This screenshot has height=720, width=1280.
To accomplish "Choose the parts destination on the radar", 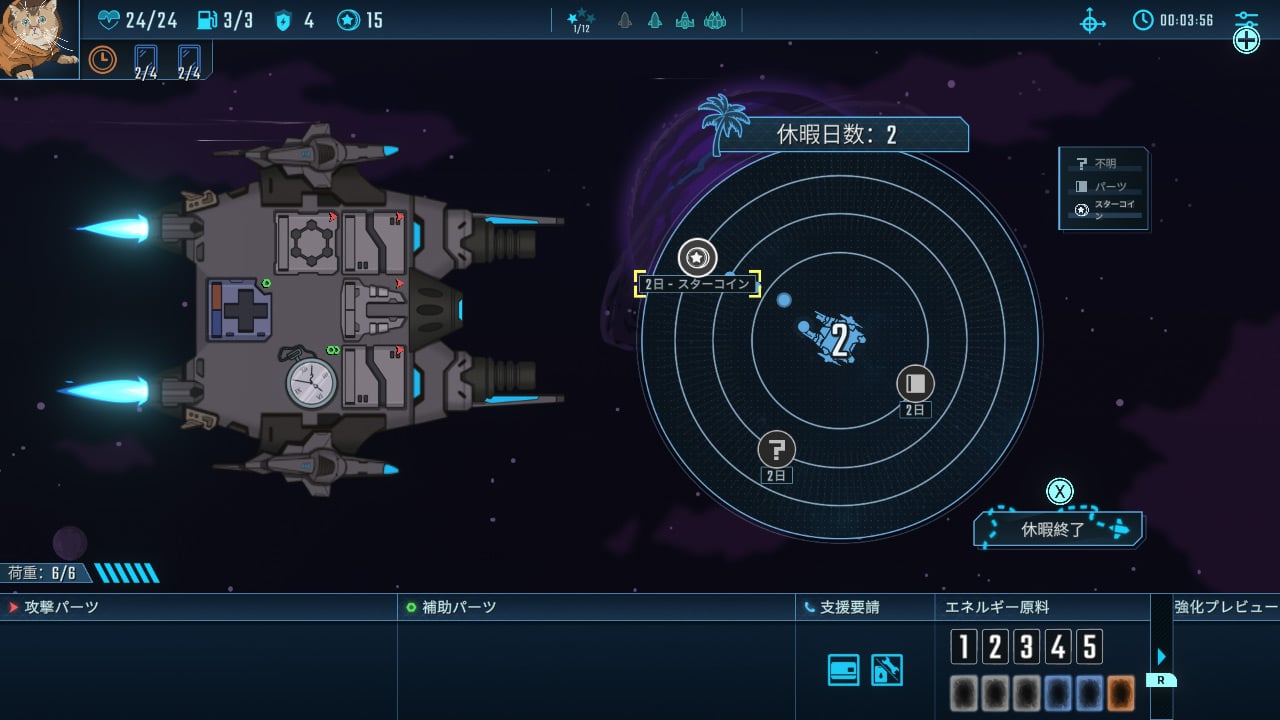I will click(914, 383).
